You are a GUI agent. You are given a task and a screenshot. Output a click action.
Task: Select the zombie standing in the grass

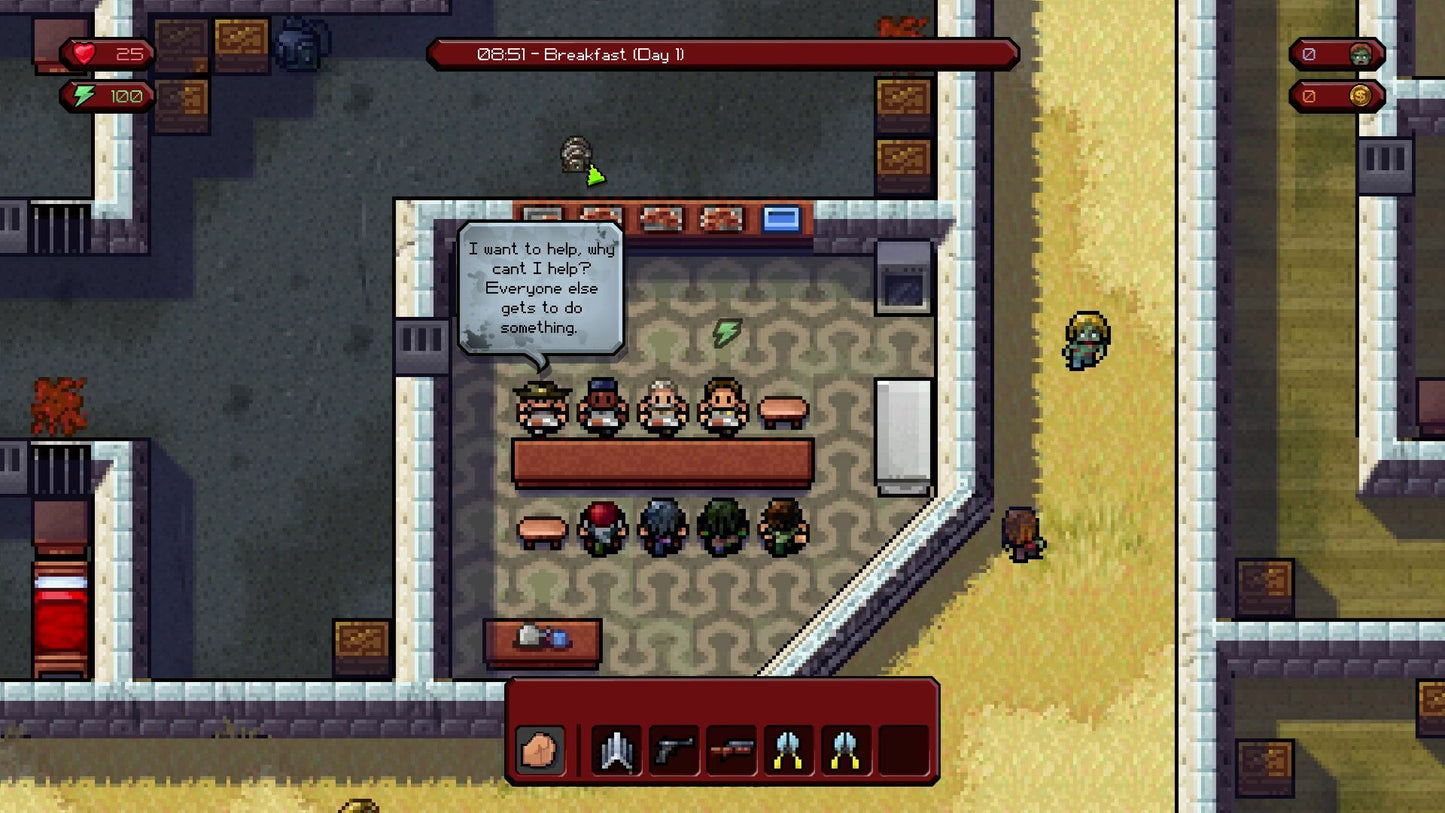(1084, 338)
